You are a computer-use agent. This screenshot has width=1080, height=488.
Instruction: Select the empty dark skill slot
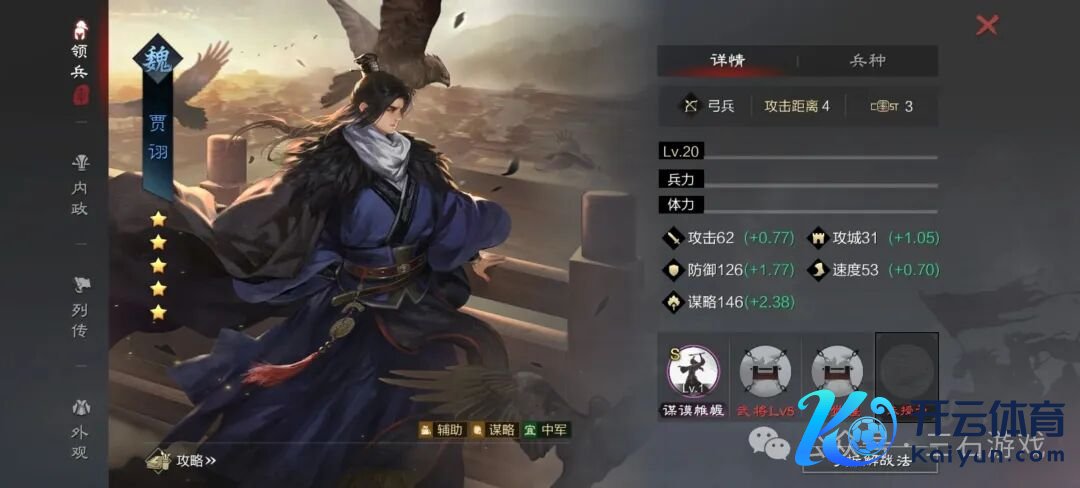click(907, 367)
